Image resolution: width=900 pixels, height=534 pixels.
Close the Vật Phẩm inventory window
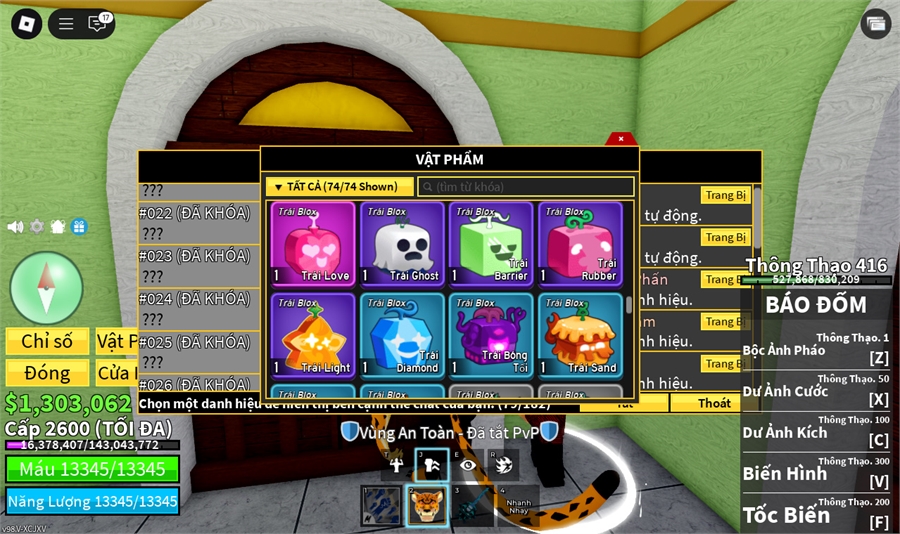[621, 139]
